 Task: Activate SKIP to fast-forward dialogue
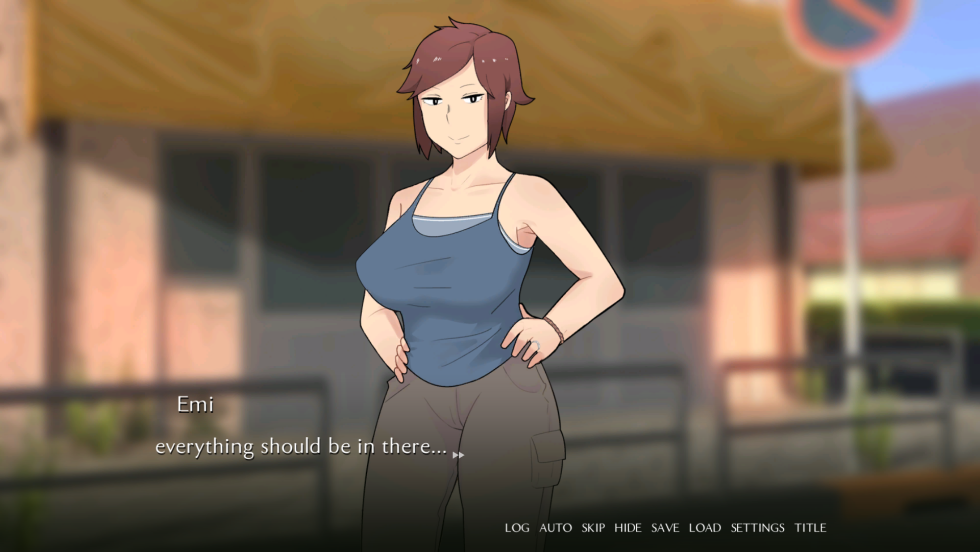(x=593, y=528)
